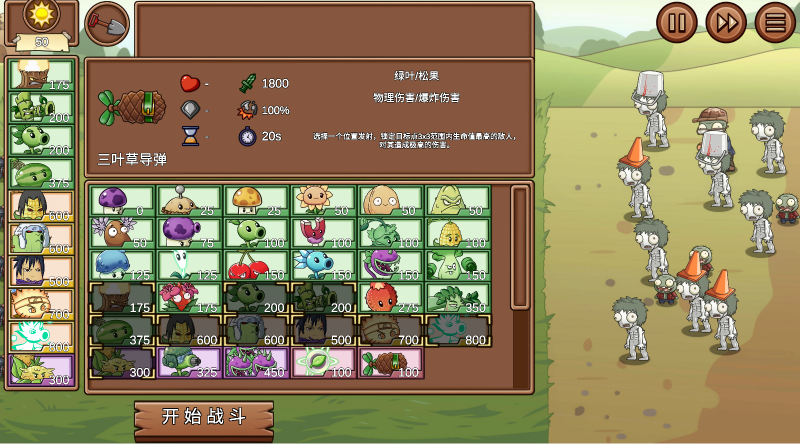Image resolution: width=800 pixels, height=444 pixels.
Task: Choose the Kernel-pult corn card
Action: coord(458,234)
